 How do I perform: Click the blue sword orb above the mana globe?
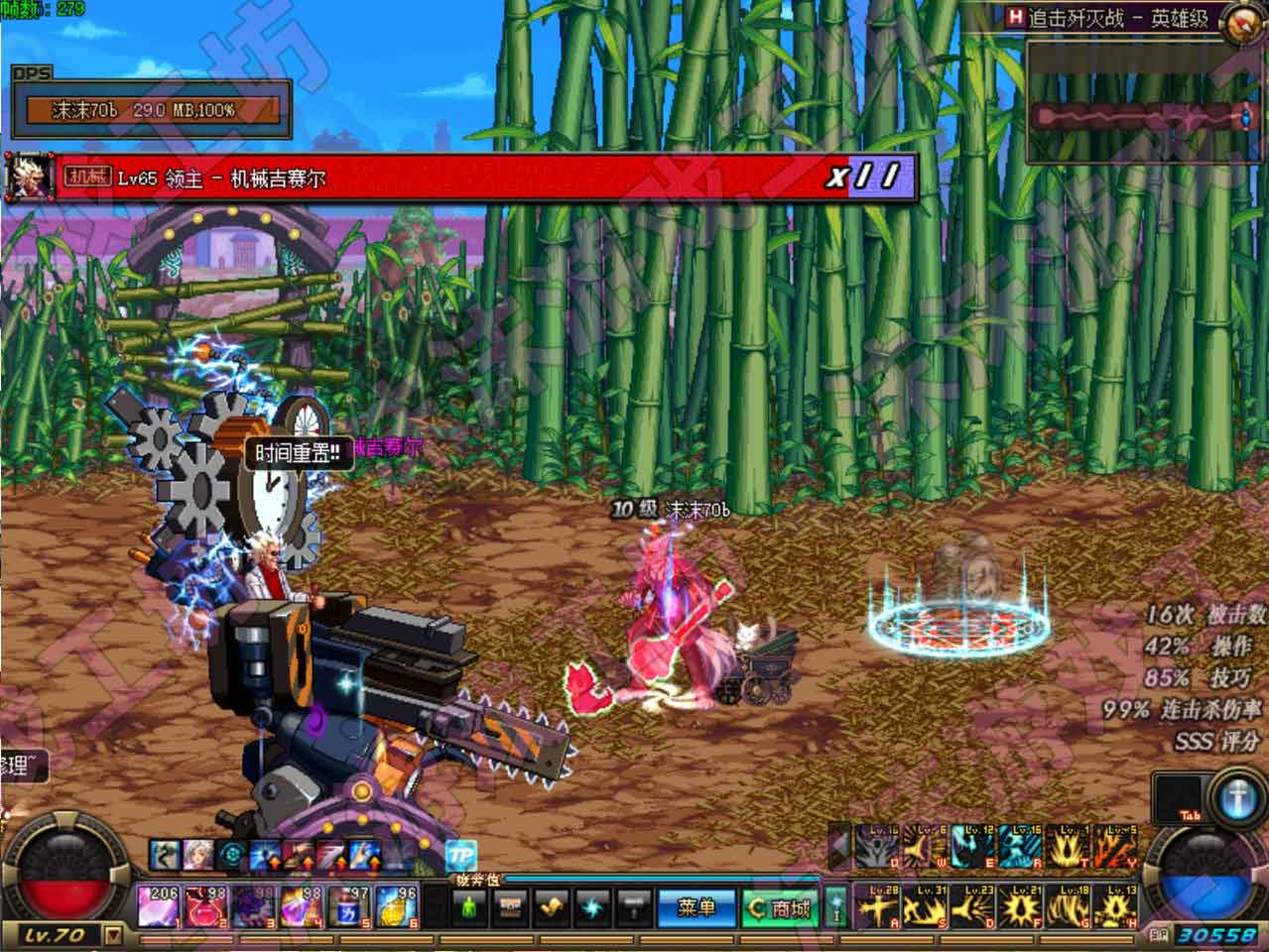(1236, 799)
